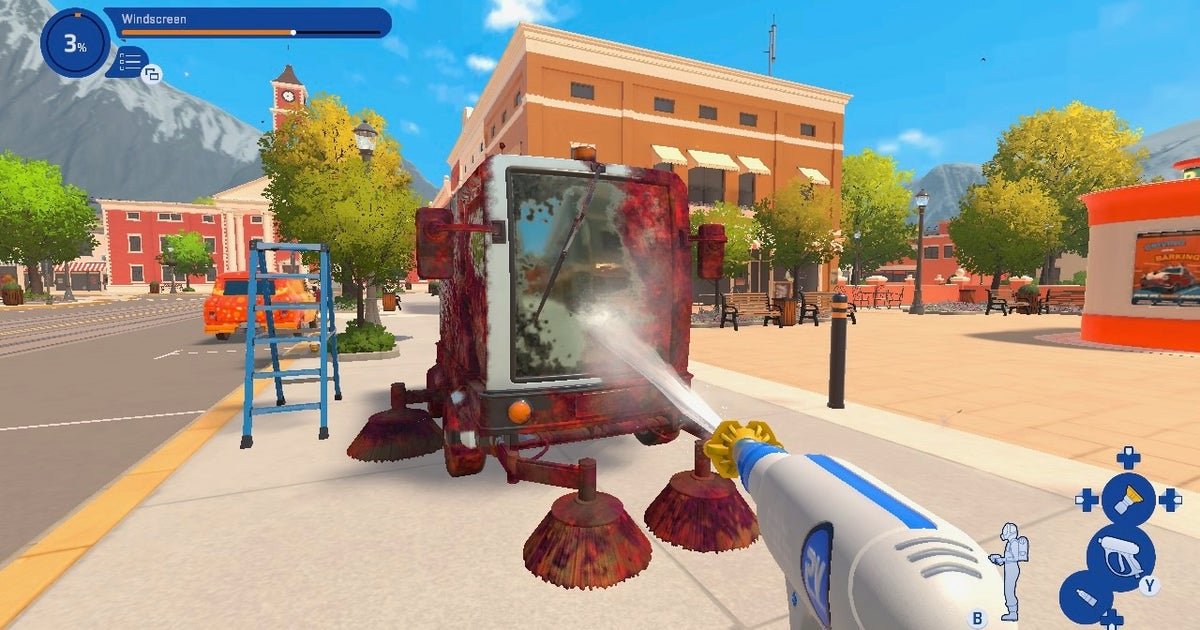The image size is (1200, 630).
Task: Toggle the standing stance figure icon
Action: (1008, 569)
